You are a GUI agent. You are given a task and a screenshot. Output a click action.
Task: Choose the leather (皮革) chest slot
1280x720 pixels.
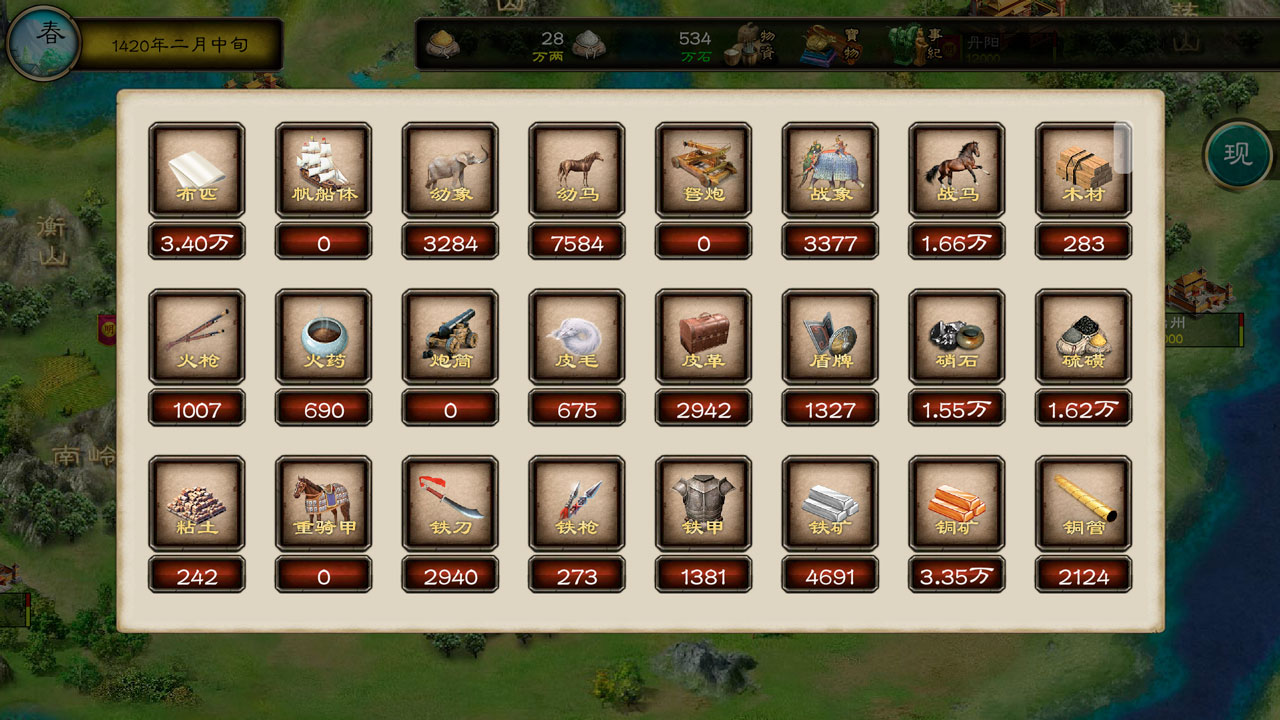[703, 336]
